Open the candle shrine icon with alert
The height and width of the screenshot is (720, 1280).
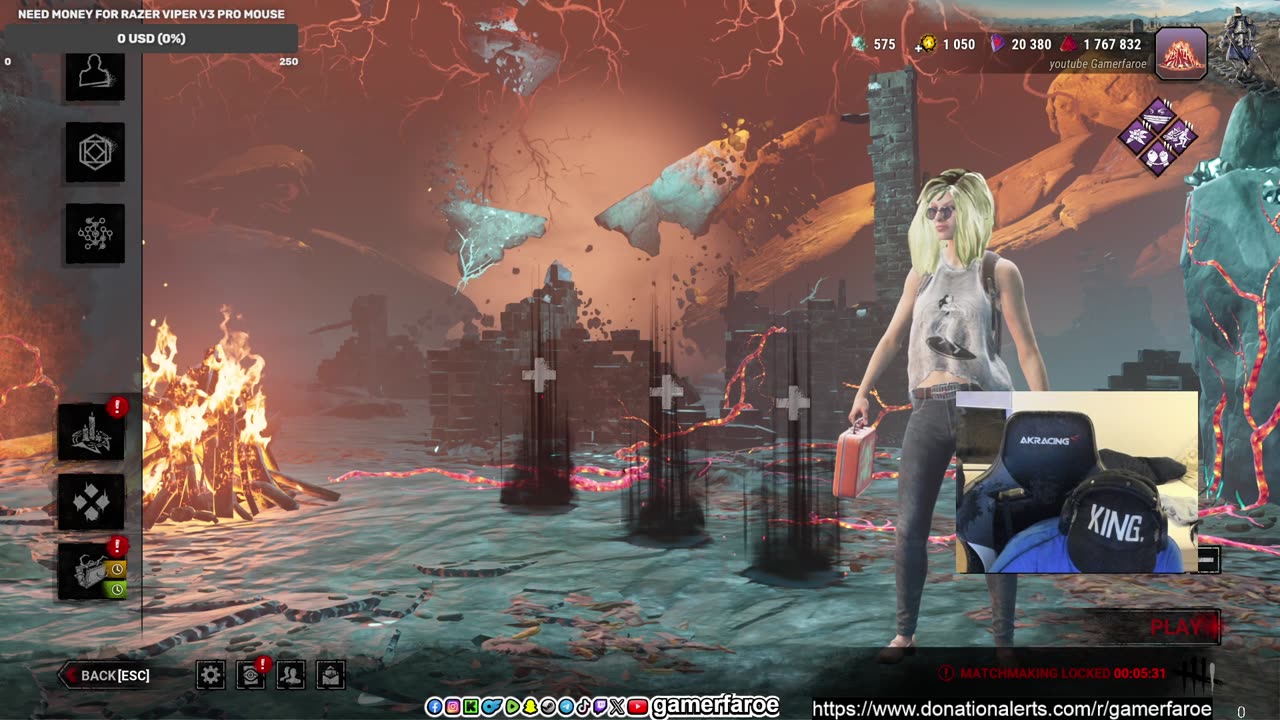click(x=91, y=432)
